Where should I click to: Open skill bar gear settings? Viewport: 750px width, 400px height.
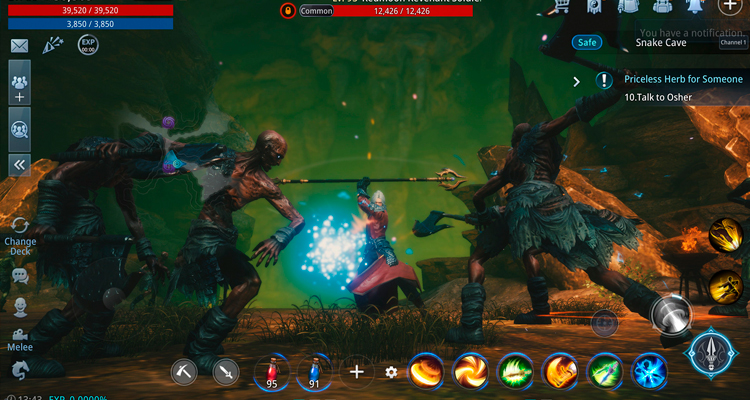(391, 372)
